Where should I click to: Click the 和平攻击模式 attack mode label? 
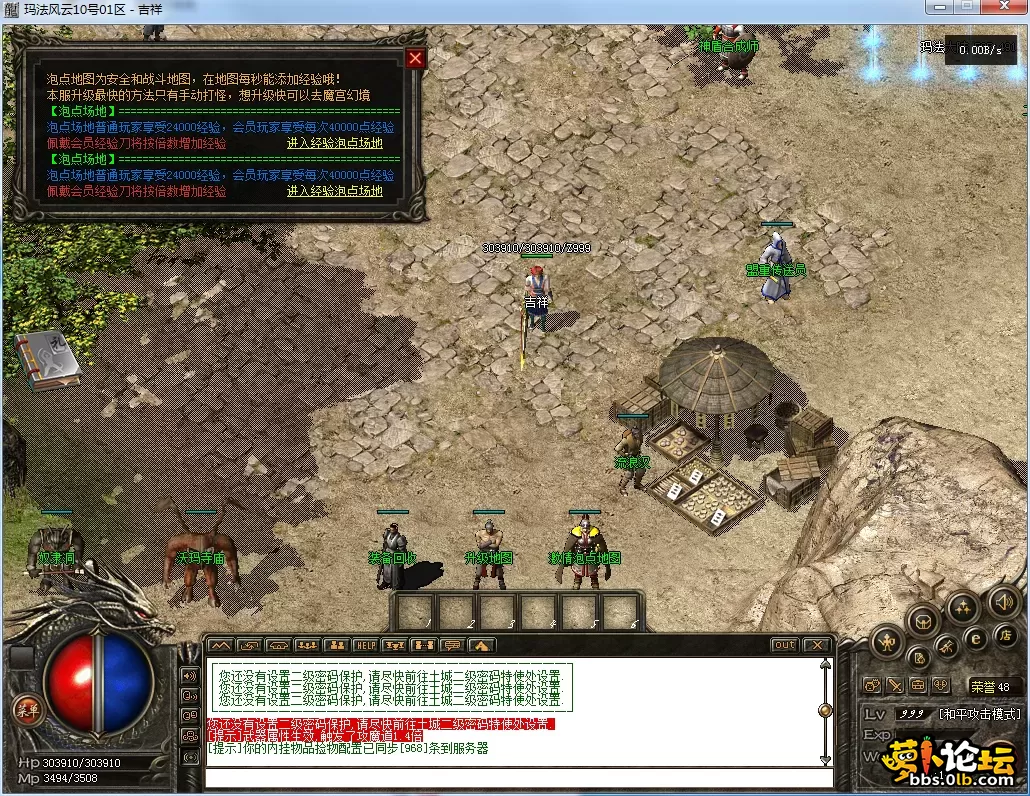(979, 714)
